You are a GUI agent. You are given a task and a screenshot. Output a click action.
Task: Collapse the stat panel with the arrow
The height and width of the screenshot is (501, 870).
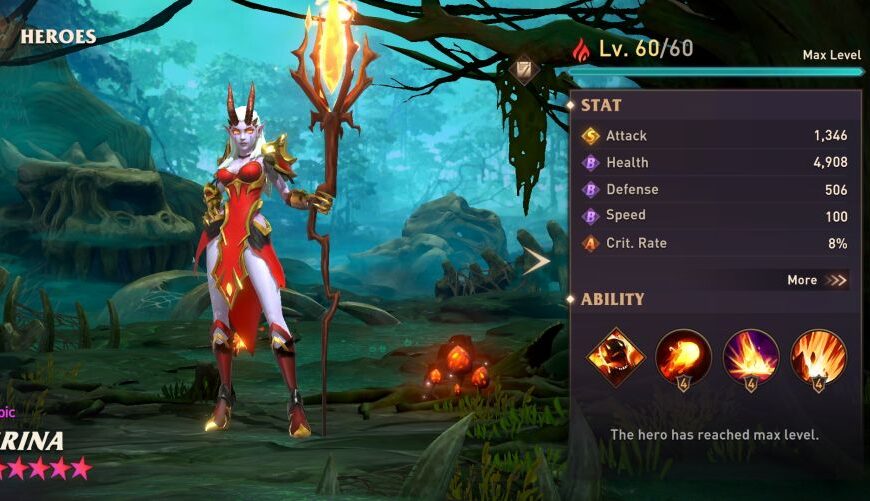pyautogui.click(x=537, y=262)
